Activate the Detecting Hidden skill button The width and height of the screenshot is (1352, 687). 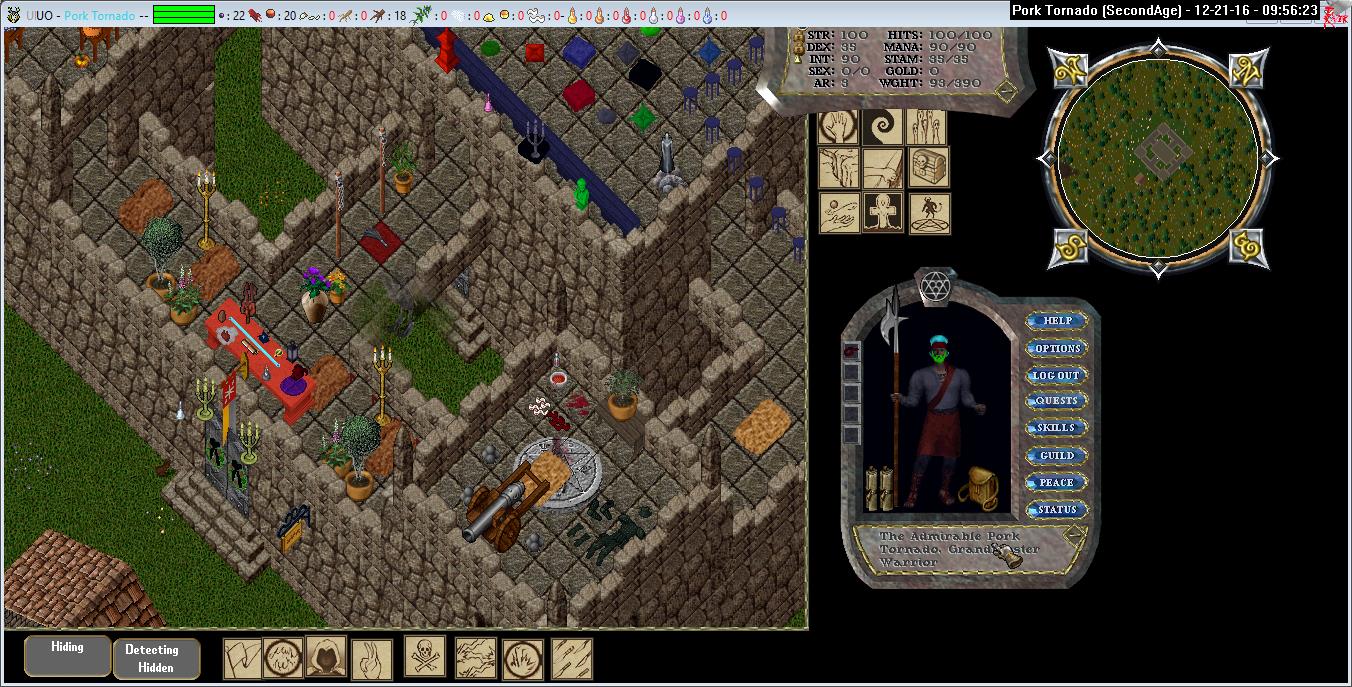(x=156, y=659)
